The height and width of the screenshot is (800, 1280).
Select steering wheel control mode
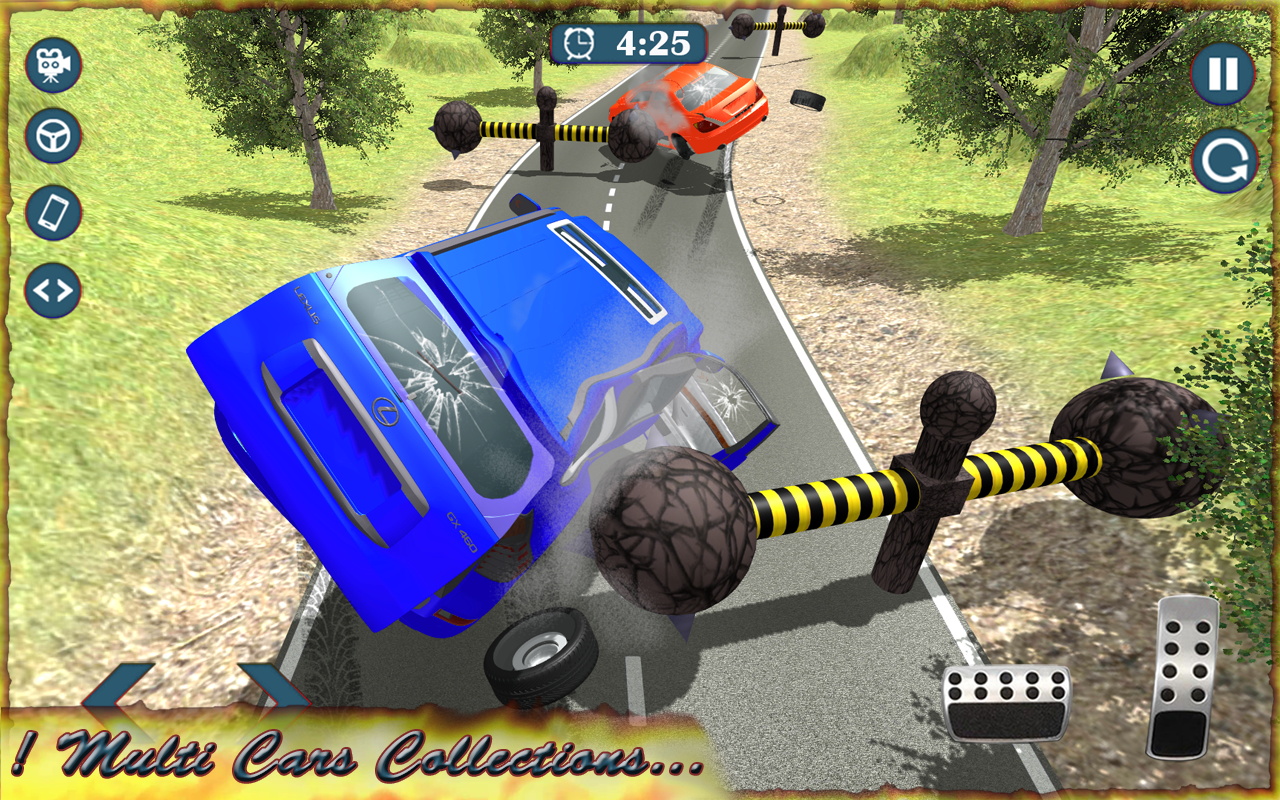(53, 136)
